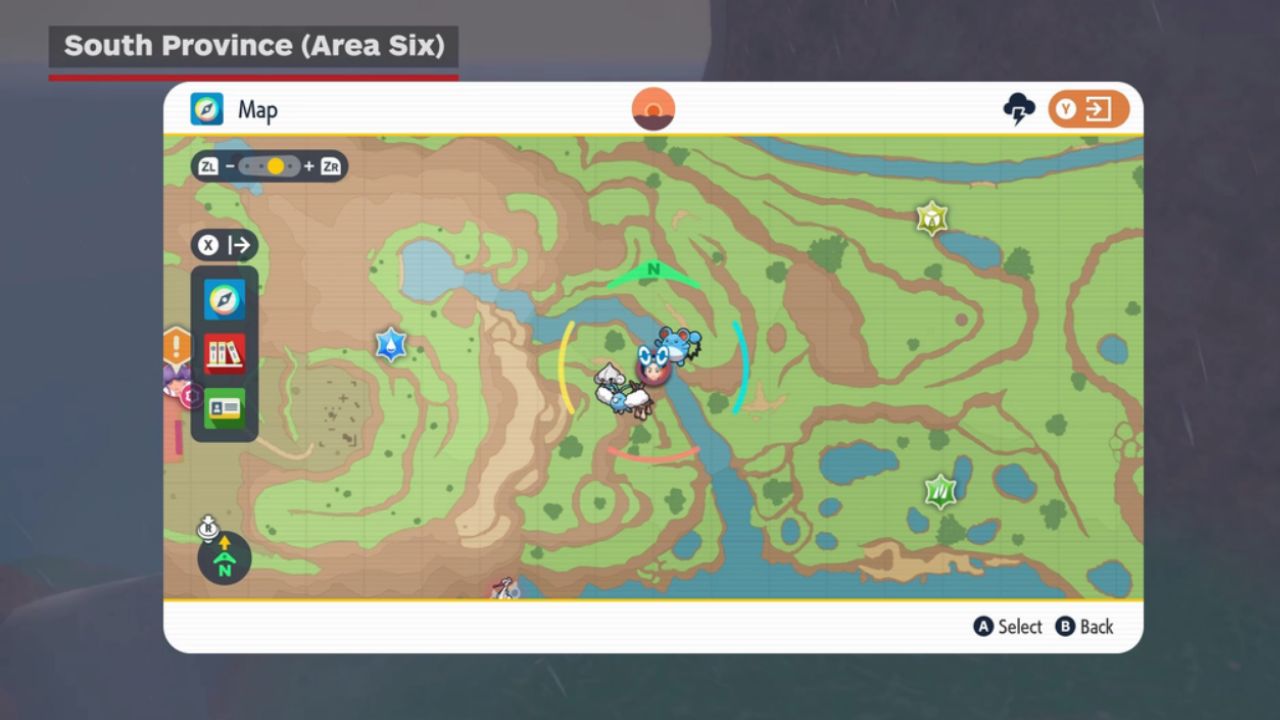Exit the map with the orange button
Viewport: 1280px width, 720px height.
pyautogui.click(x=1088, y=109)
